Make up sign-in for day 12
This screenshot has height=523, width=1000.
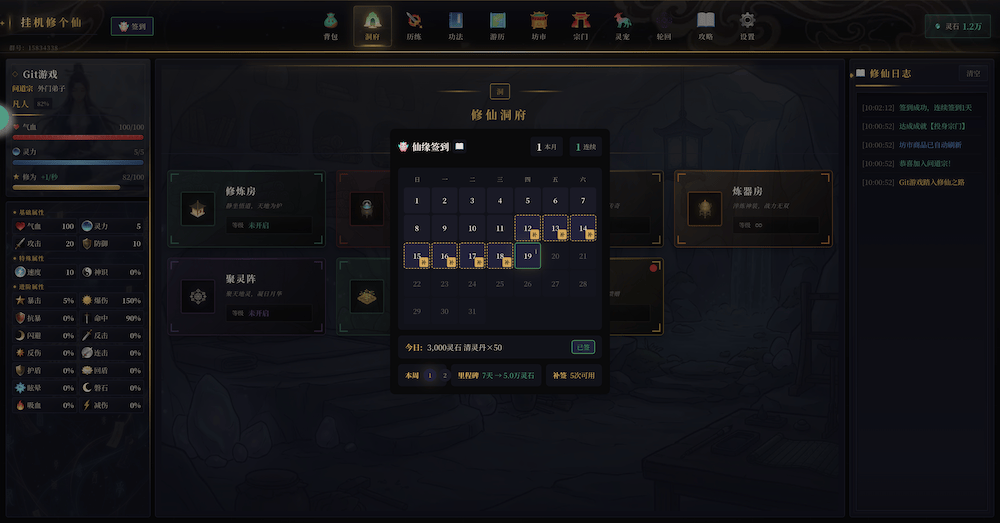point(527,229)
